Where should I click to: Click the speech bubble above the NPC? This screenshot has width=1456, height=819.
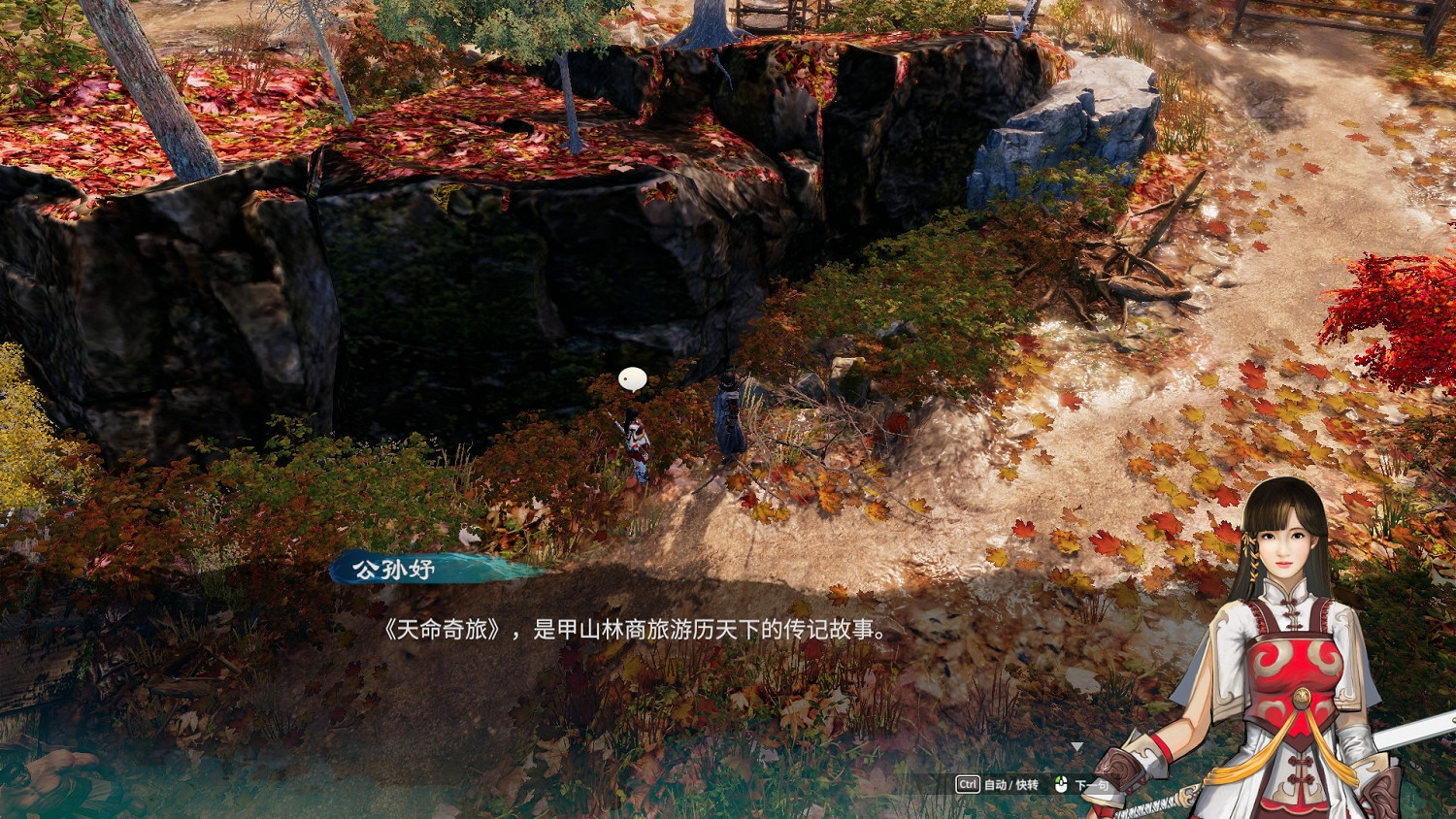click(633, 378)
